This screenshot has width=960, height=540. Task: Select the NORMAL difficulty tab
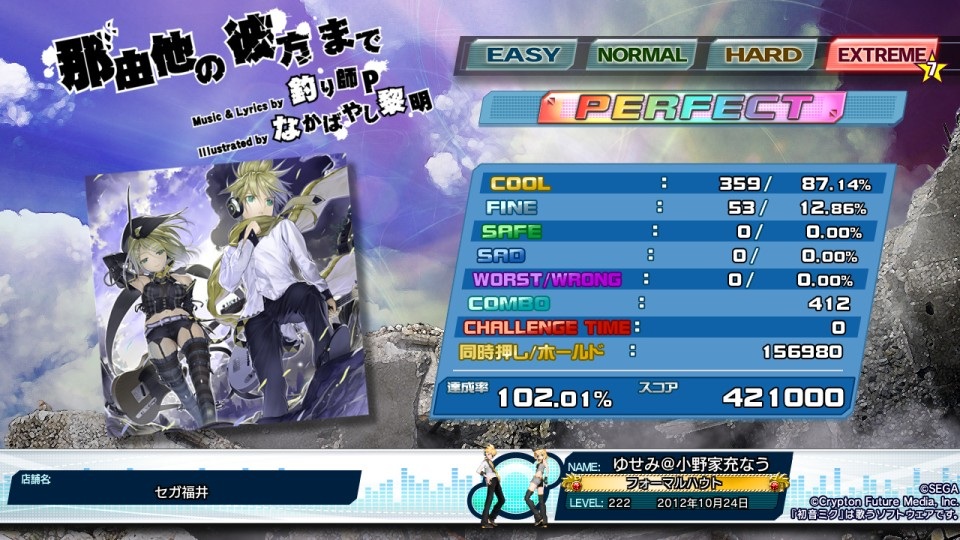(x=641, y=56)
